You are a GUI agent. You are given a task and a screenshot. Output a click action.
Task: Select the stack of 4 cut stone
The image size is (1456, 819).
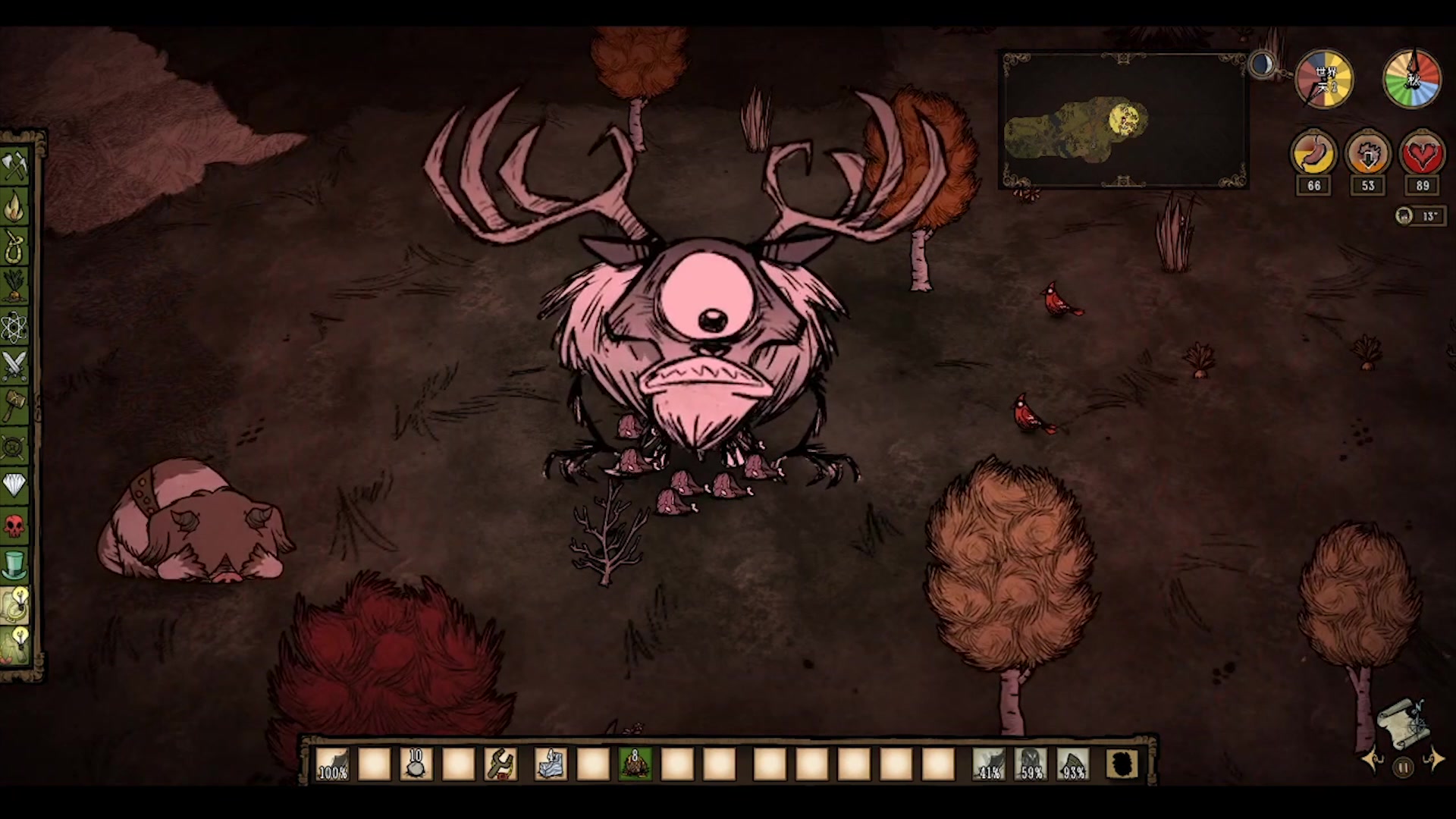pyautogui.click(x=551, y=764)
